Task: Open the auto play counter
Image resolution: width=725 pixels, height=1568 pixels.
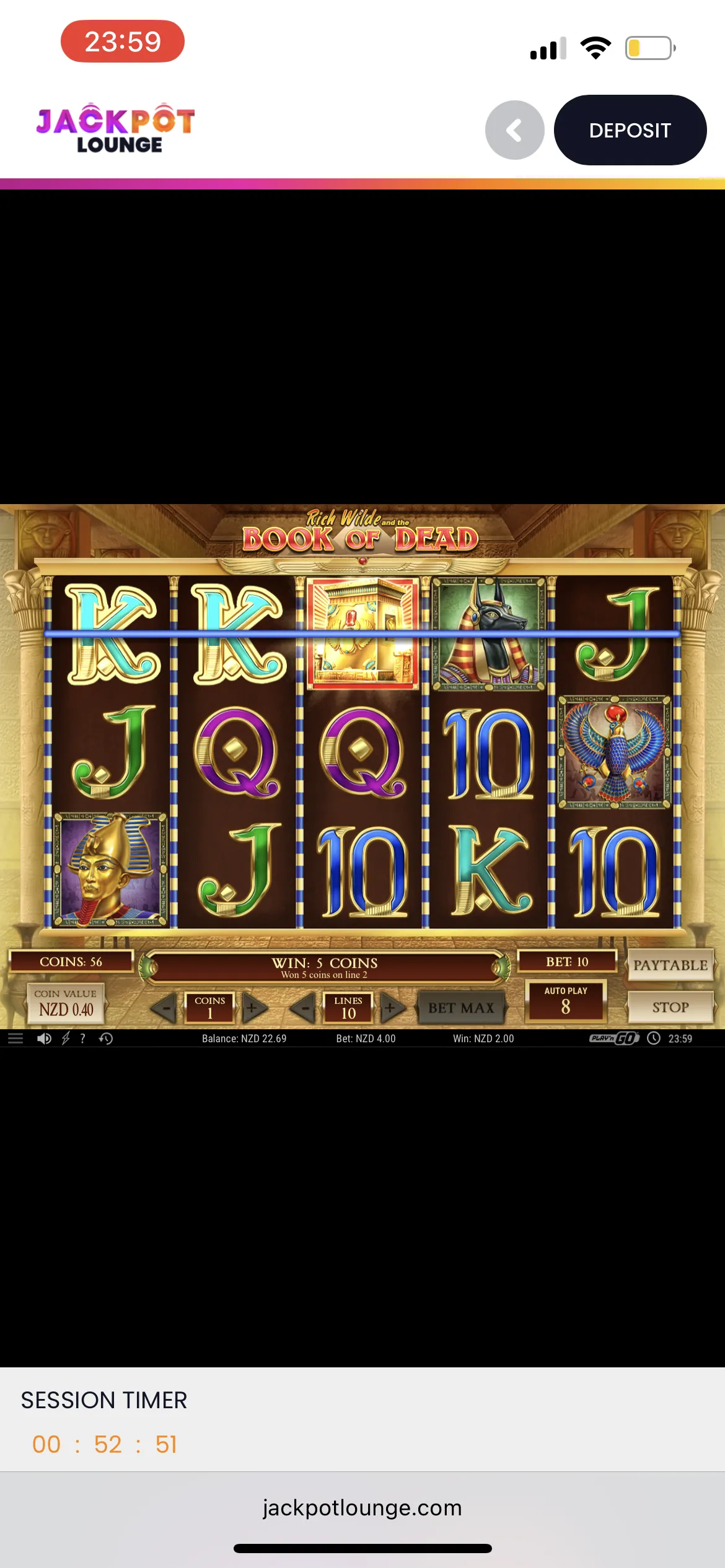Action: coord(565,1001)
